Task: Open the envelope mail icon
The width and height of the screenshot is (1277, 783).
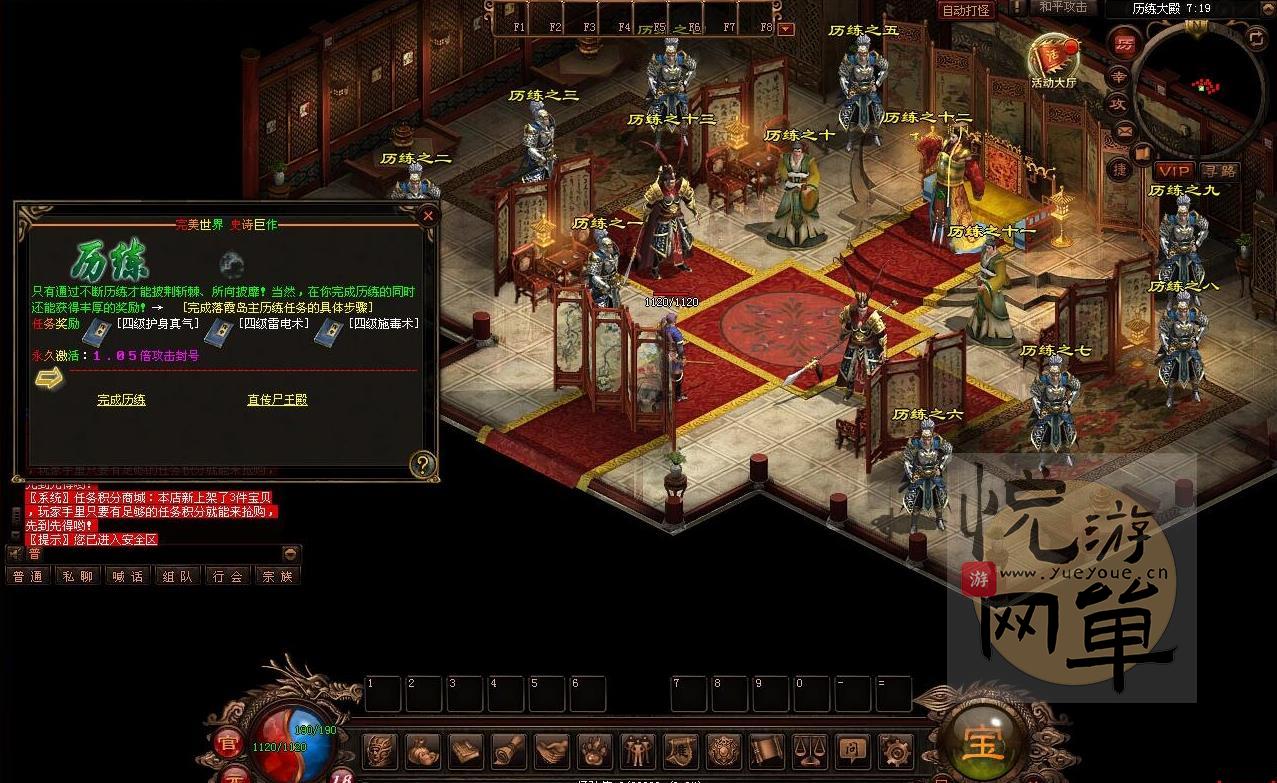Action: click(x=1123, y=131)
